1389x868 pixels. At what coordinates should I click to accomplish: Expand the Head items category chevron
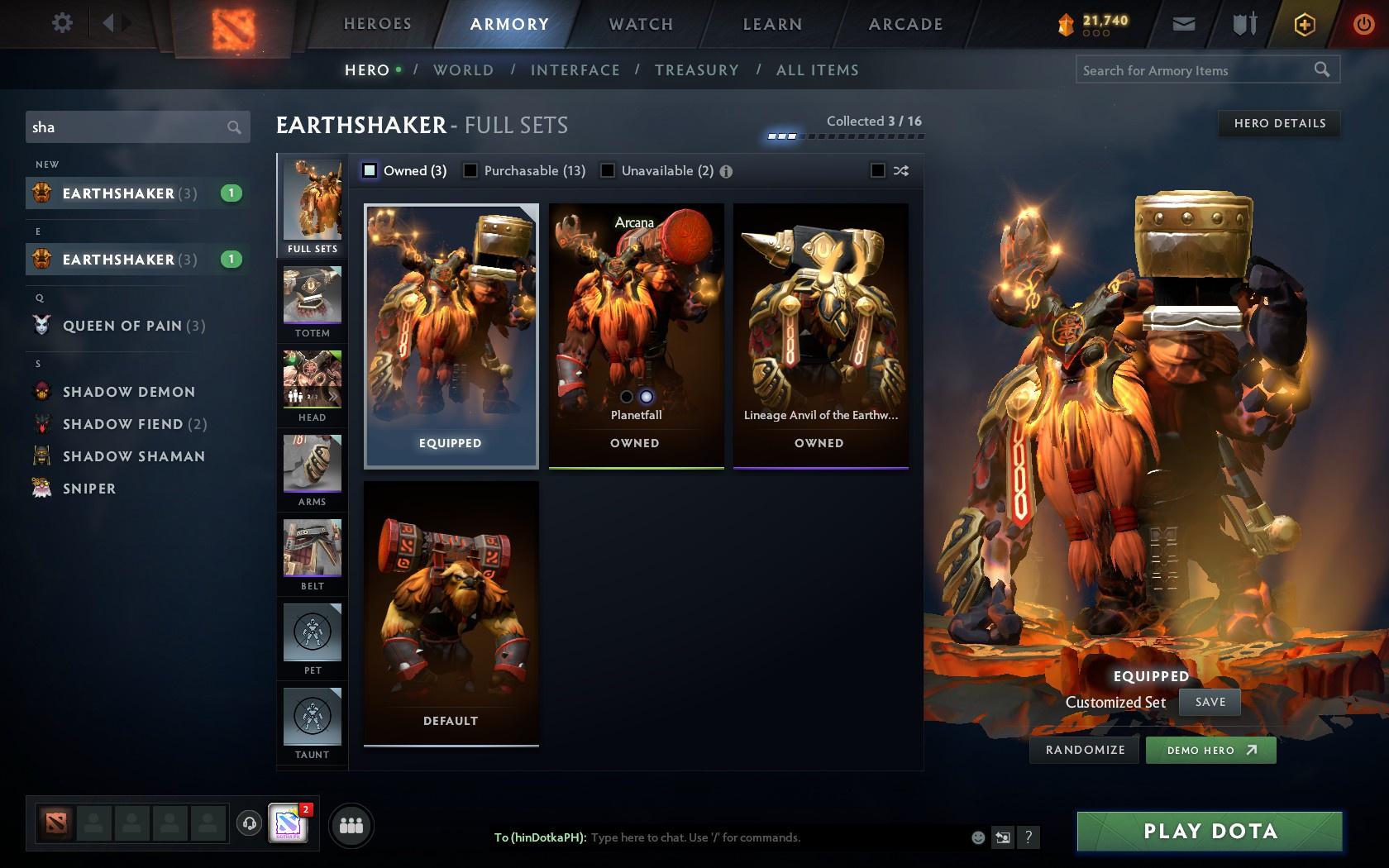tap(333, 397)
